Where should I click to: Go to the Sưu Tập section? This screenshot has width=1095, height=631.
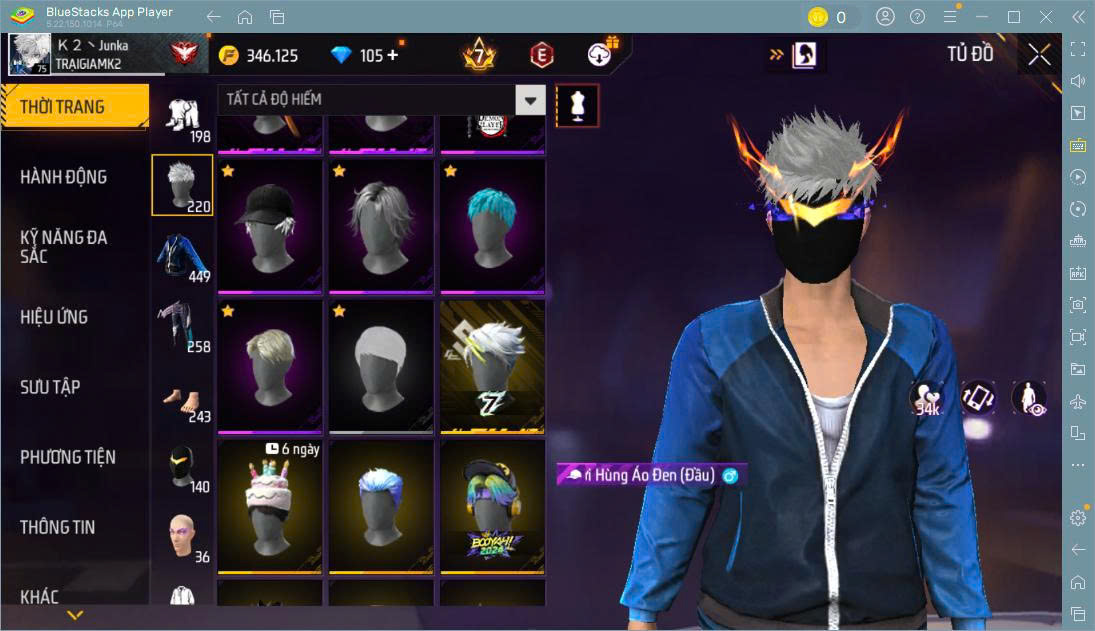coord(50,387)
